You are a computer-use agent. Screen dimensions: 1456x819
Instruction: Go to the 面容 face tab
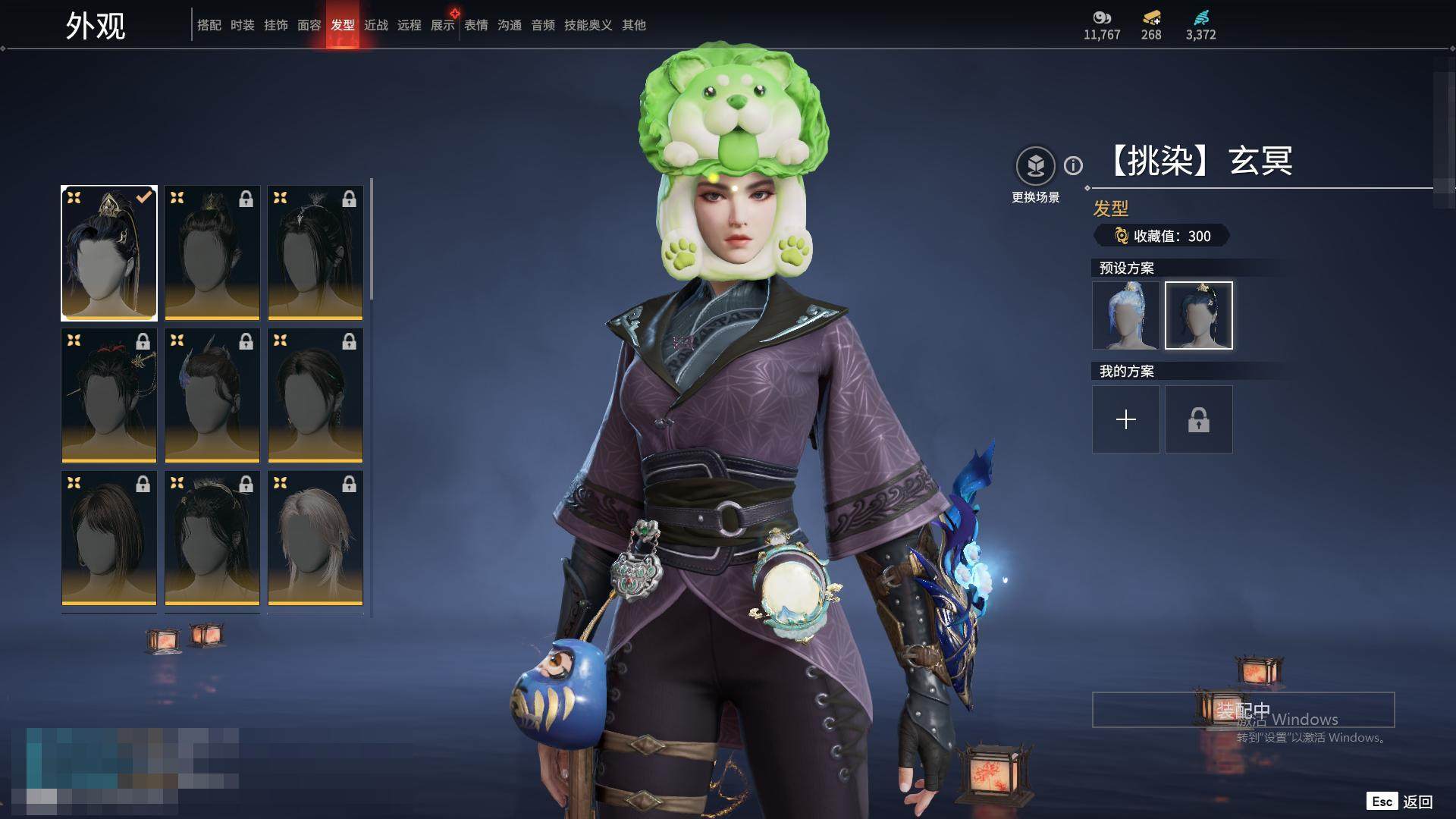click(x=309, y=25)
